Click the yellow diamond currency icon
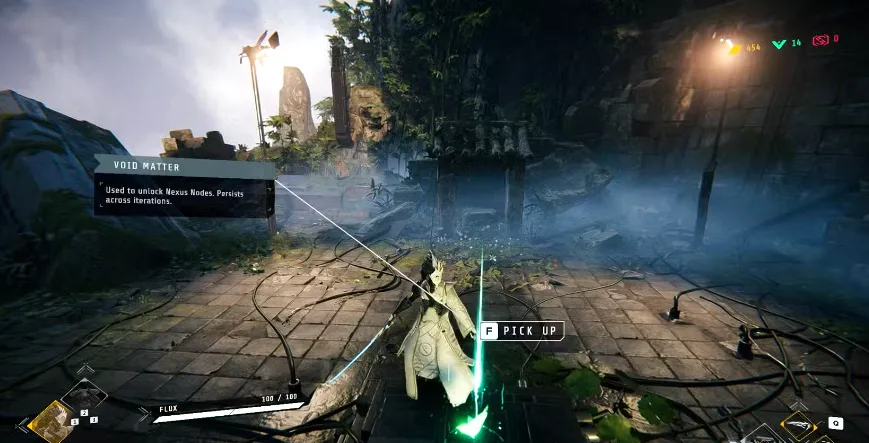 click(x=734, y=46)
